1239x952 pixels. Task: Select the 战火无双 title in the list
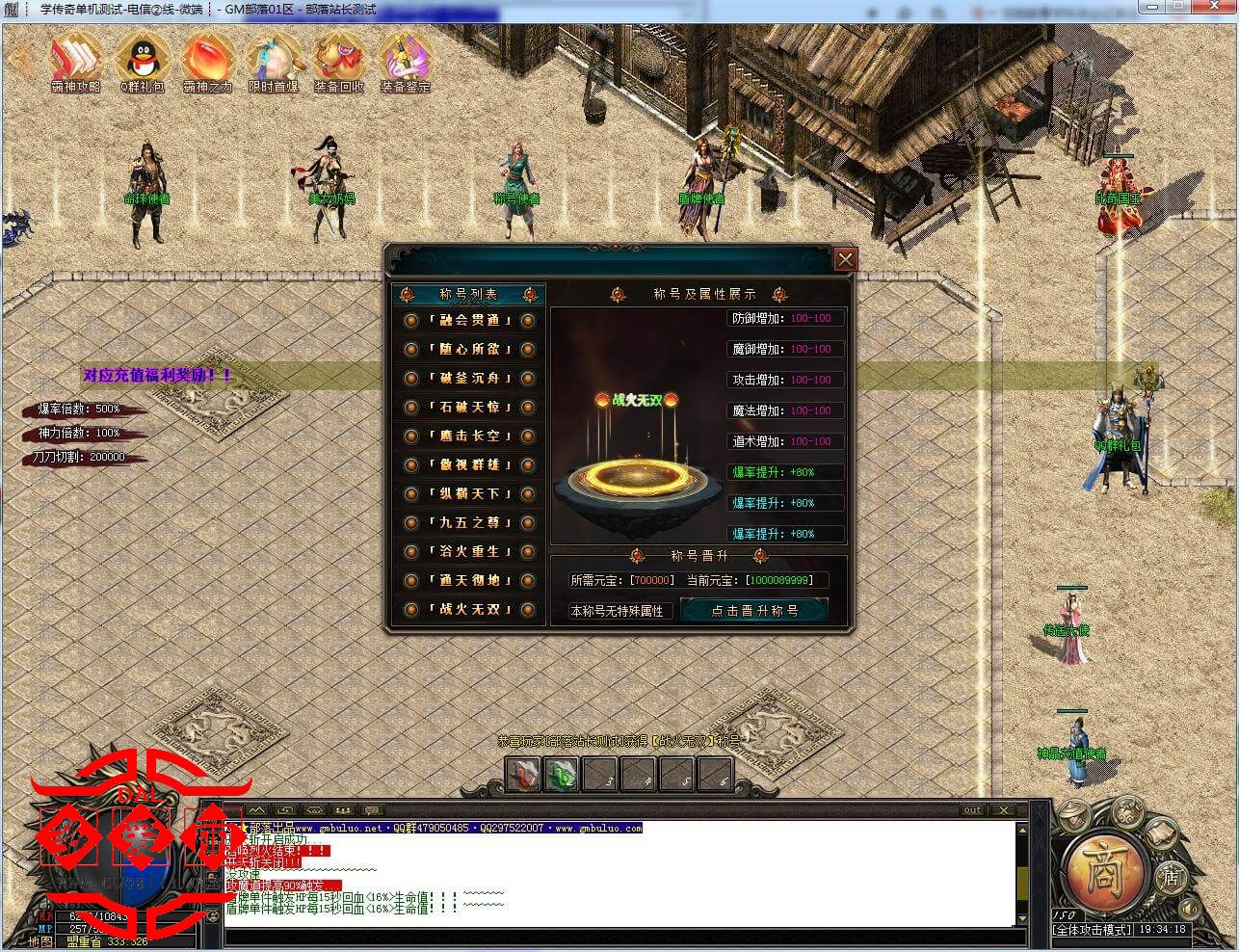(469, 610)
